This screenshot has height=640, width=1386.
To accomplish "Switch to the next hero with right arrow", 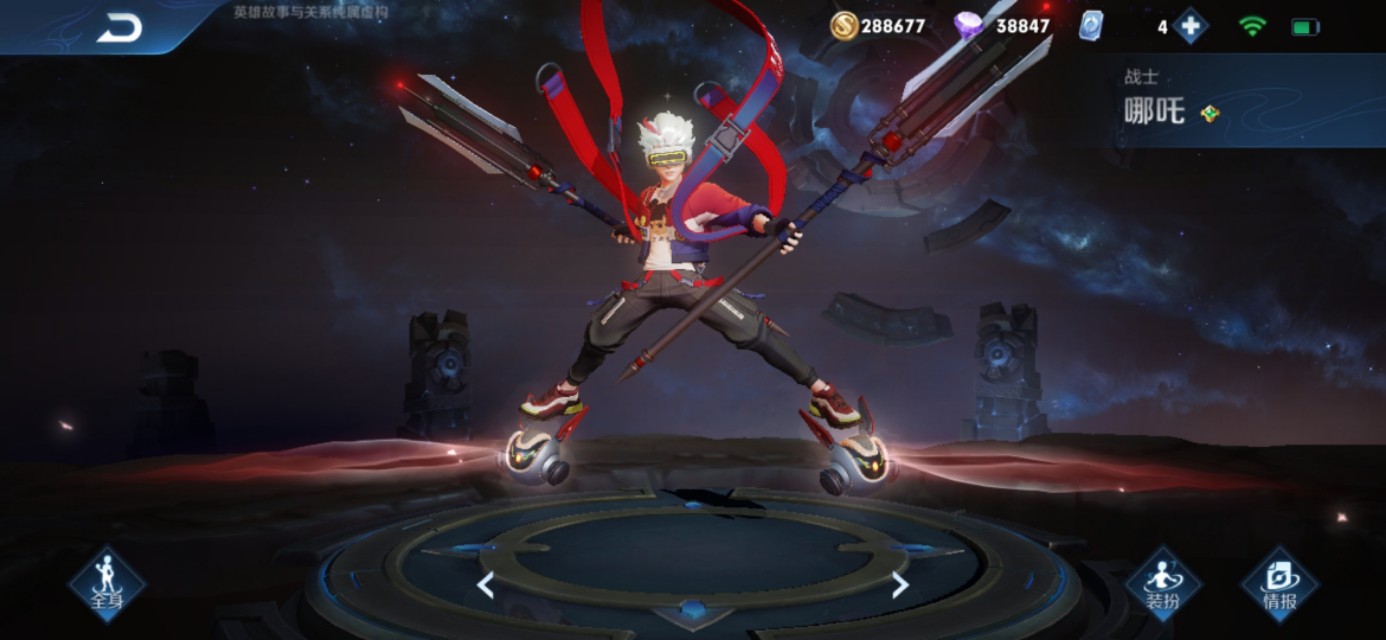I will 900,585.
